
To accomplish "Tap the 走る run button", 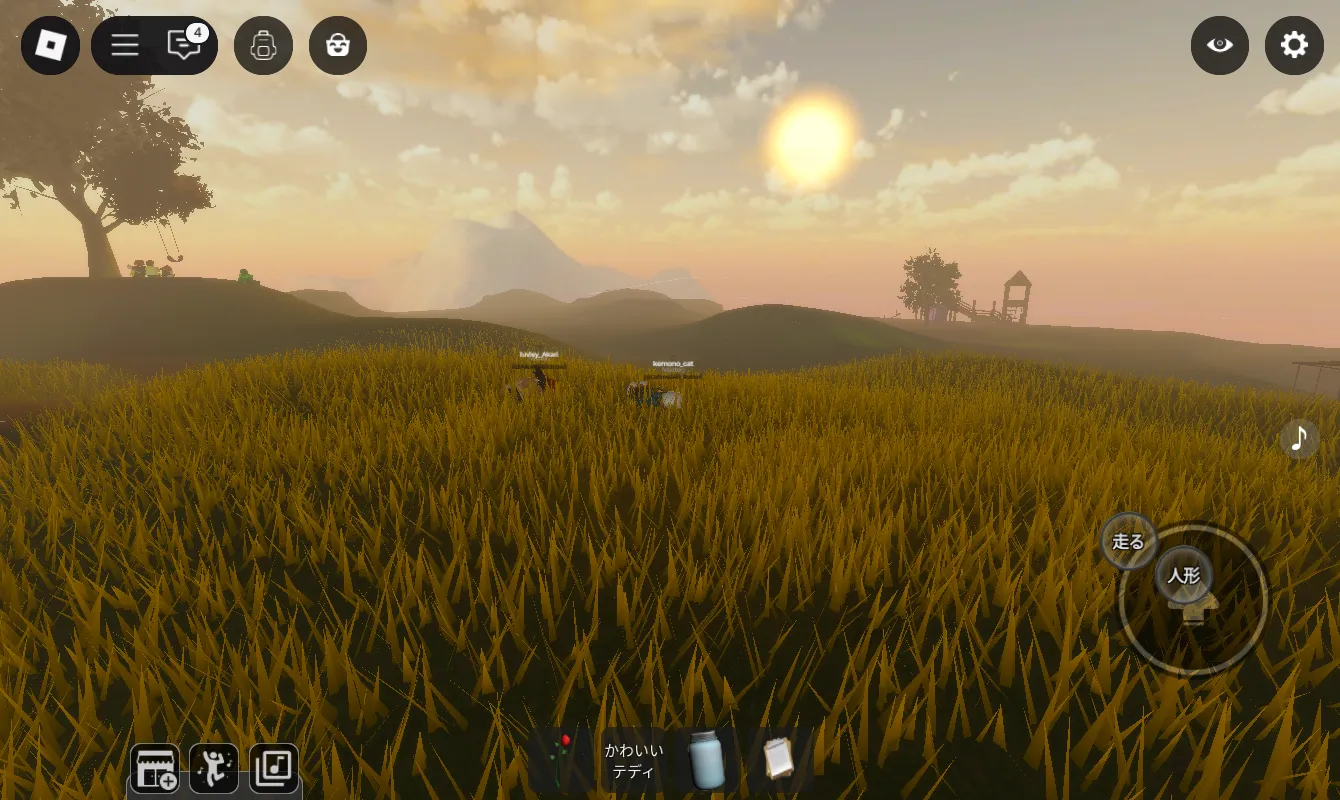I will coord(1128,542).
